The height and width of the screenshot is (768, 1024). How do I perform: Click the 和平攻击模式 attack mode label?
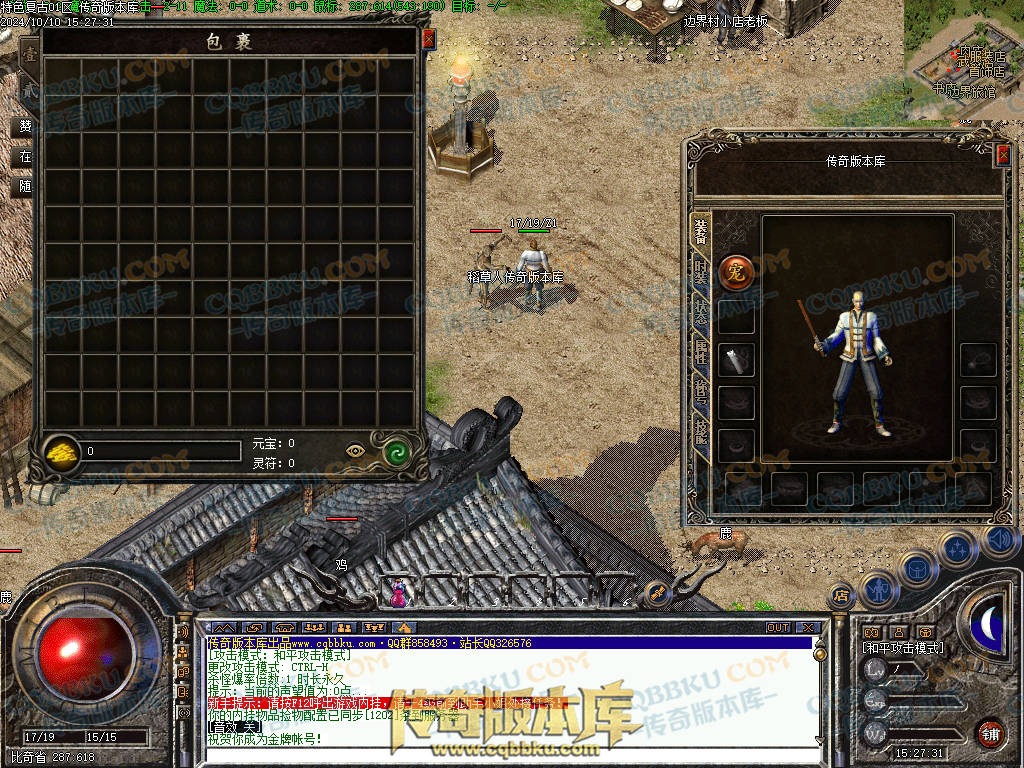(903, 648)
